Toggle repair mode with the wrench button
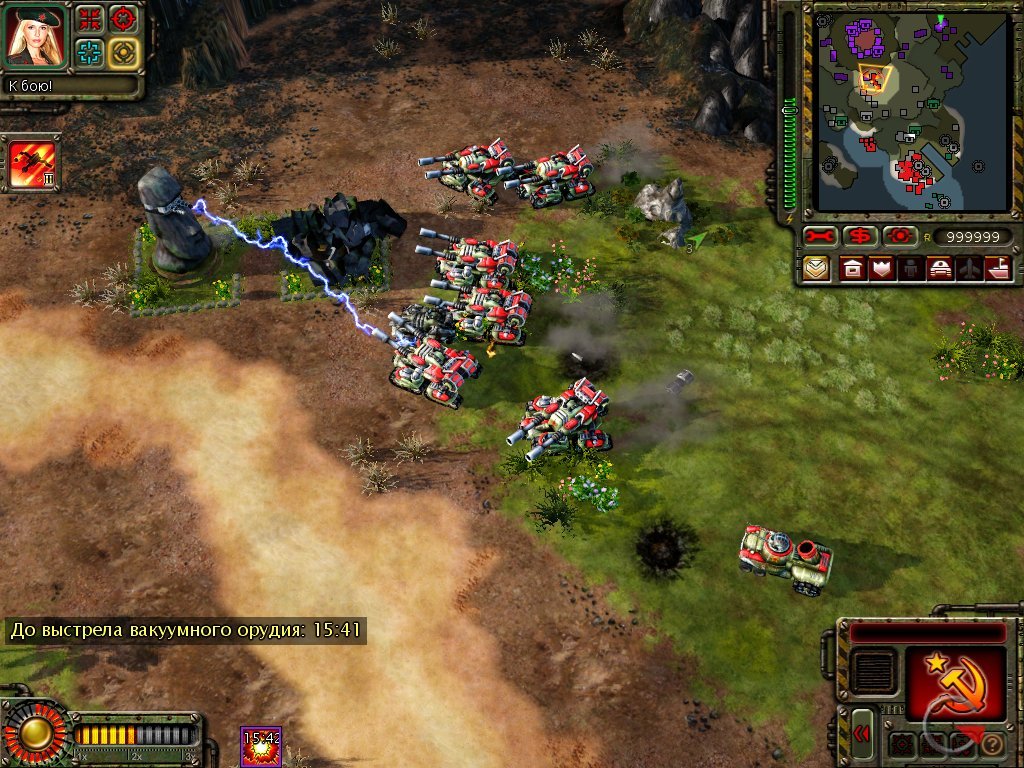This screenshot has height=768, width=1024. 820,237
